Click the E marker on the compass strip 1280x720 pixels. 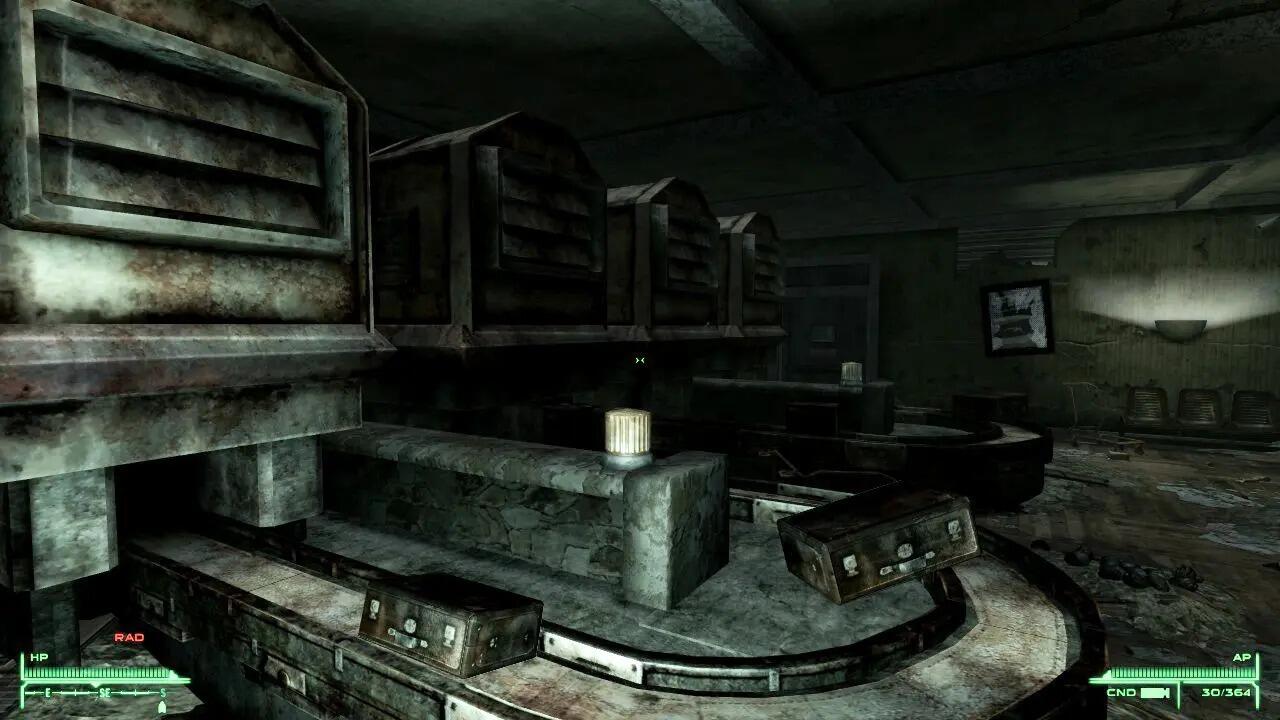point(48,692)
